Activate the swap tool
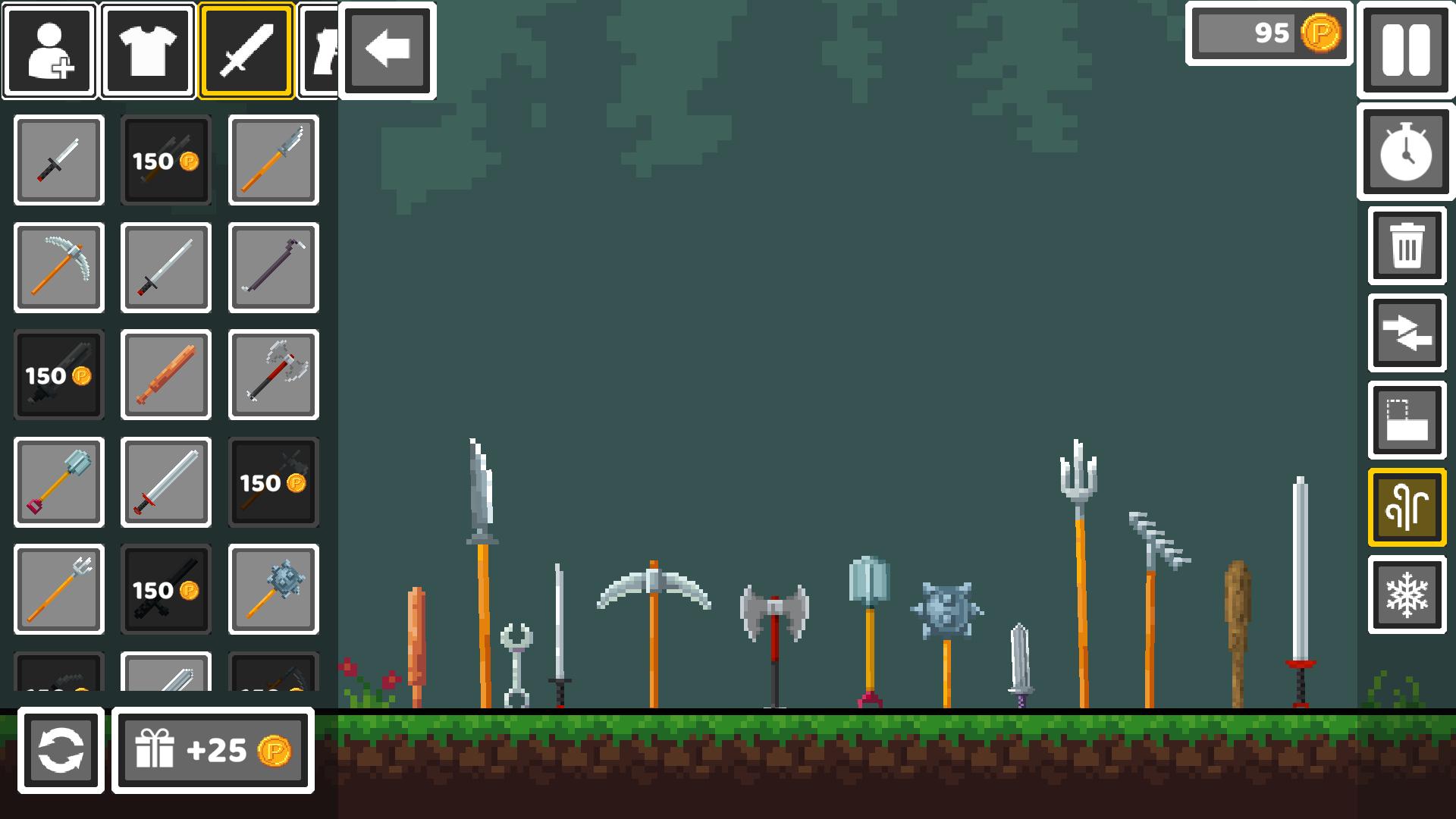Image resolution: width=1456 pixels, height=819 pixels. [1405, 334]
